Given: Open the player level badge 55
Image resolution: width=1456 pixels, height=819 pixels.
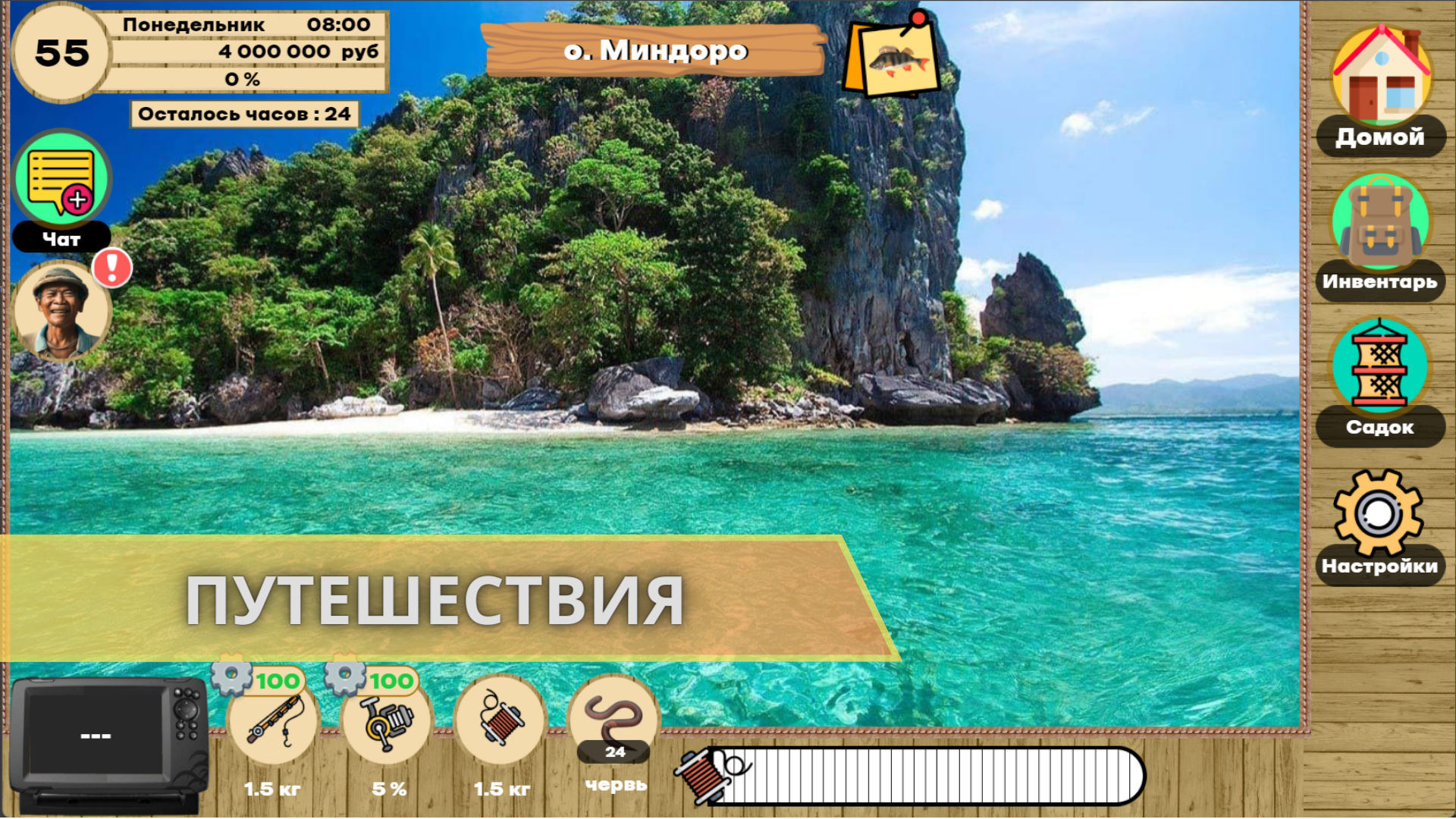Looking at the screenshot, I should [61, 53].
